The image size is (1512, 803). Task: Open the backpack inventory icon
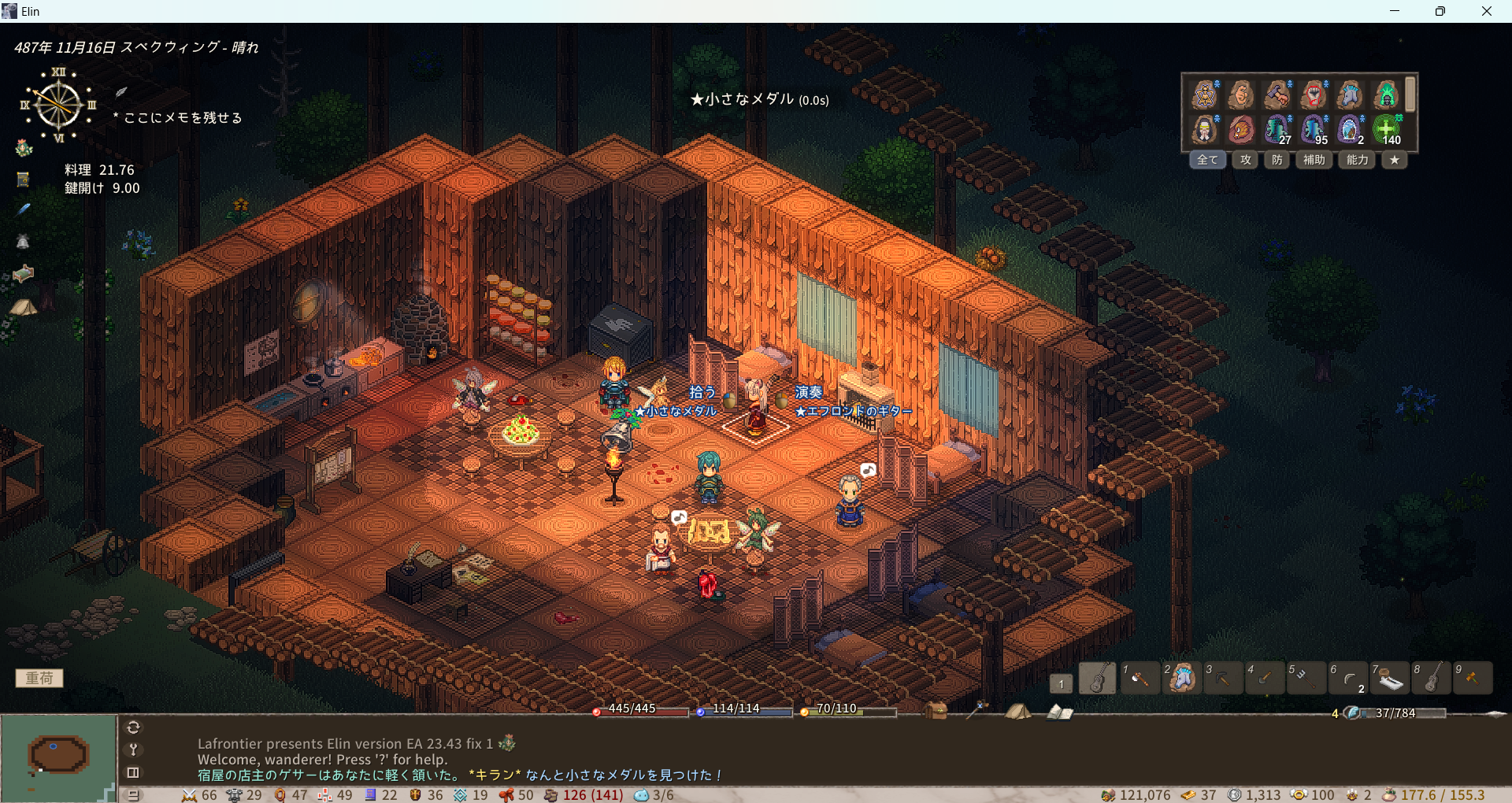pyautogui.click(x=936, y=711)
